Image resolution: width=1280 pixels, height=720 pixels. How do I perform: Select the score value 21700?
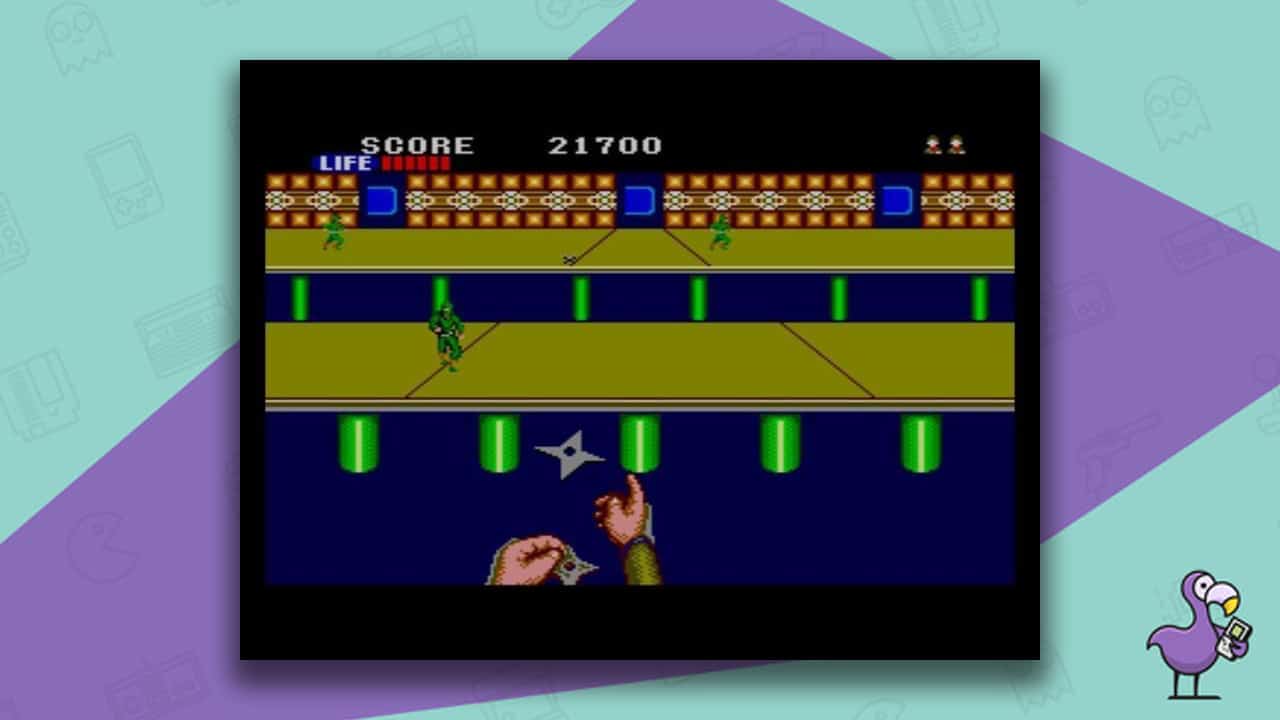pos(603,145)
